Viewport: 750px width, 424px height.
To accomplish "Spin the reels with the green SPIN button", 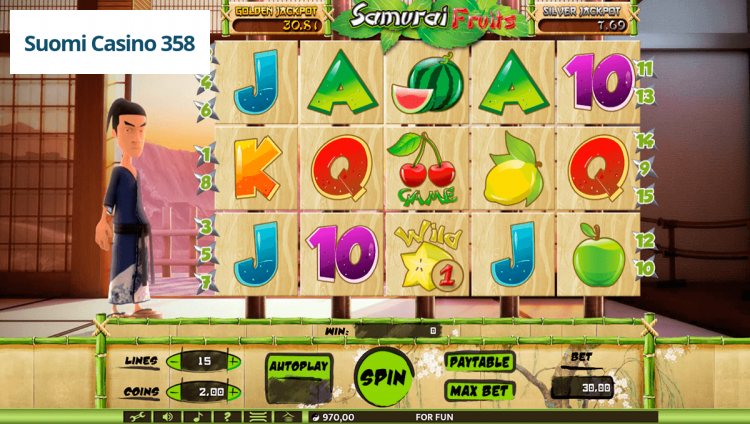I will click(x=384, y=377).
